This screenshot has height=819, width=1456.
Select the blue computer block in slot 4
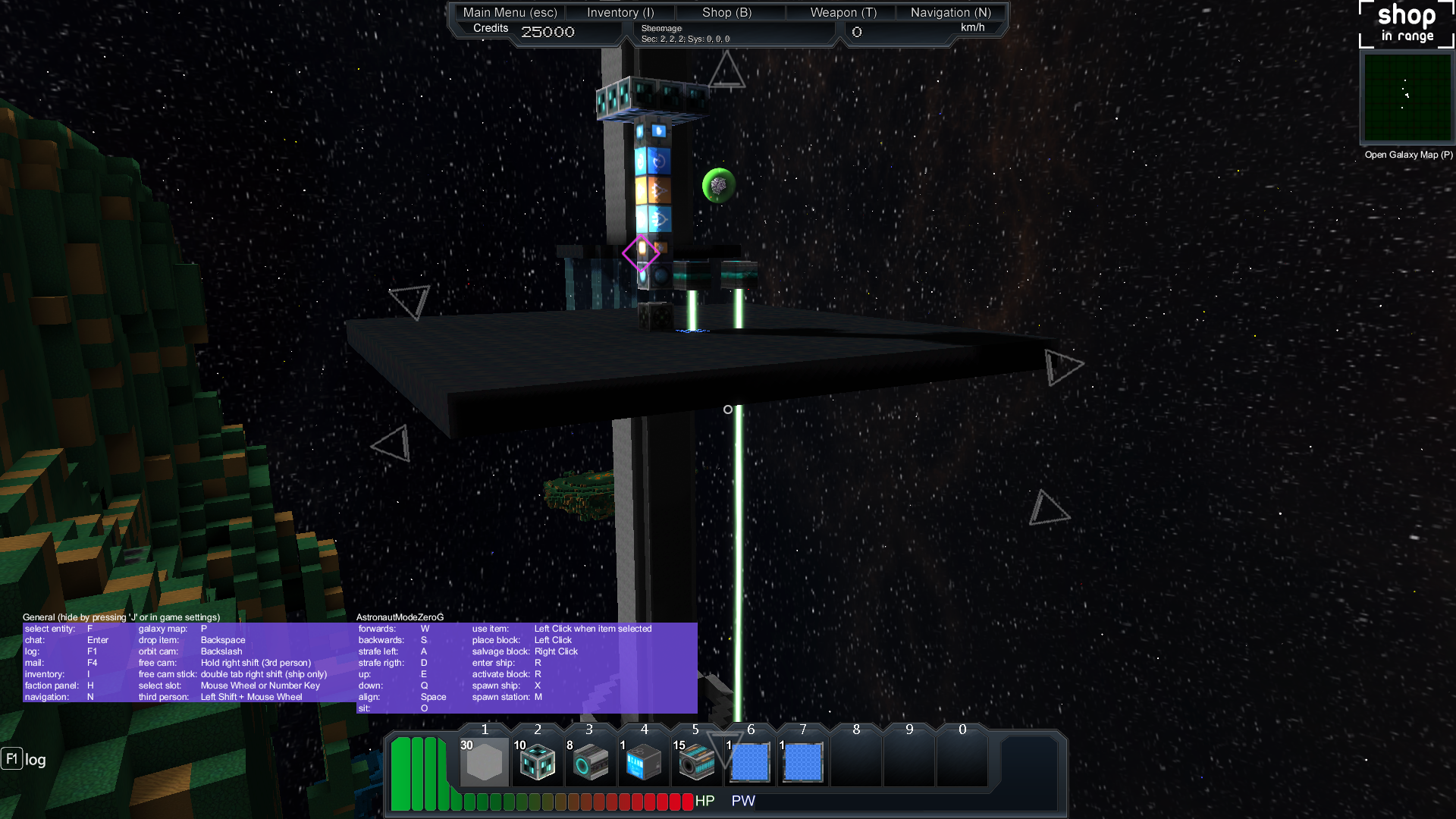click(x=644, y=761)
